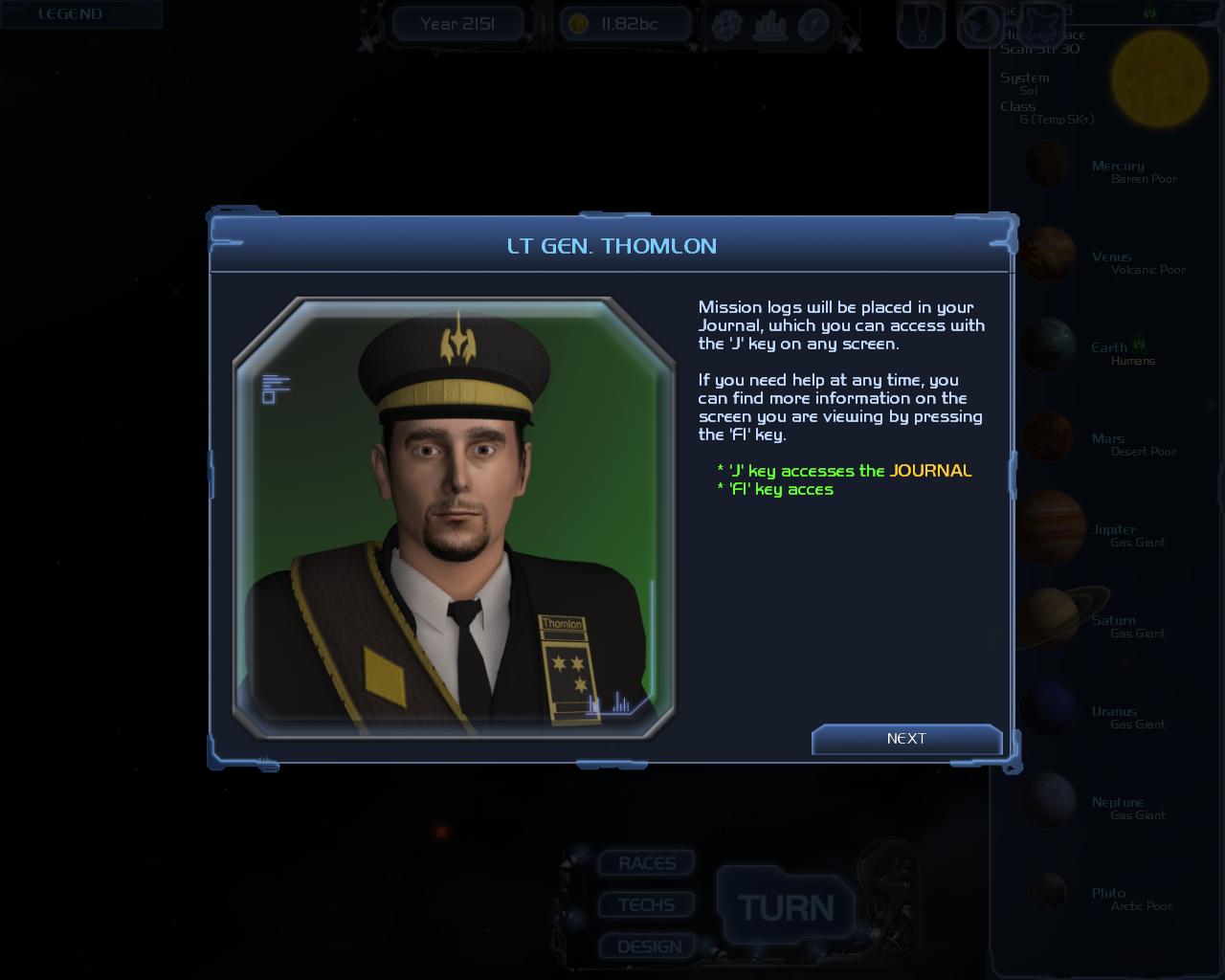Open the ship DESIGN screen

click(650, 947)
